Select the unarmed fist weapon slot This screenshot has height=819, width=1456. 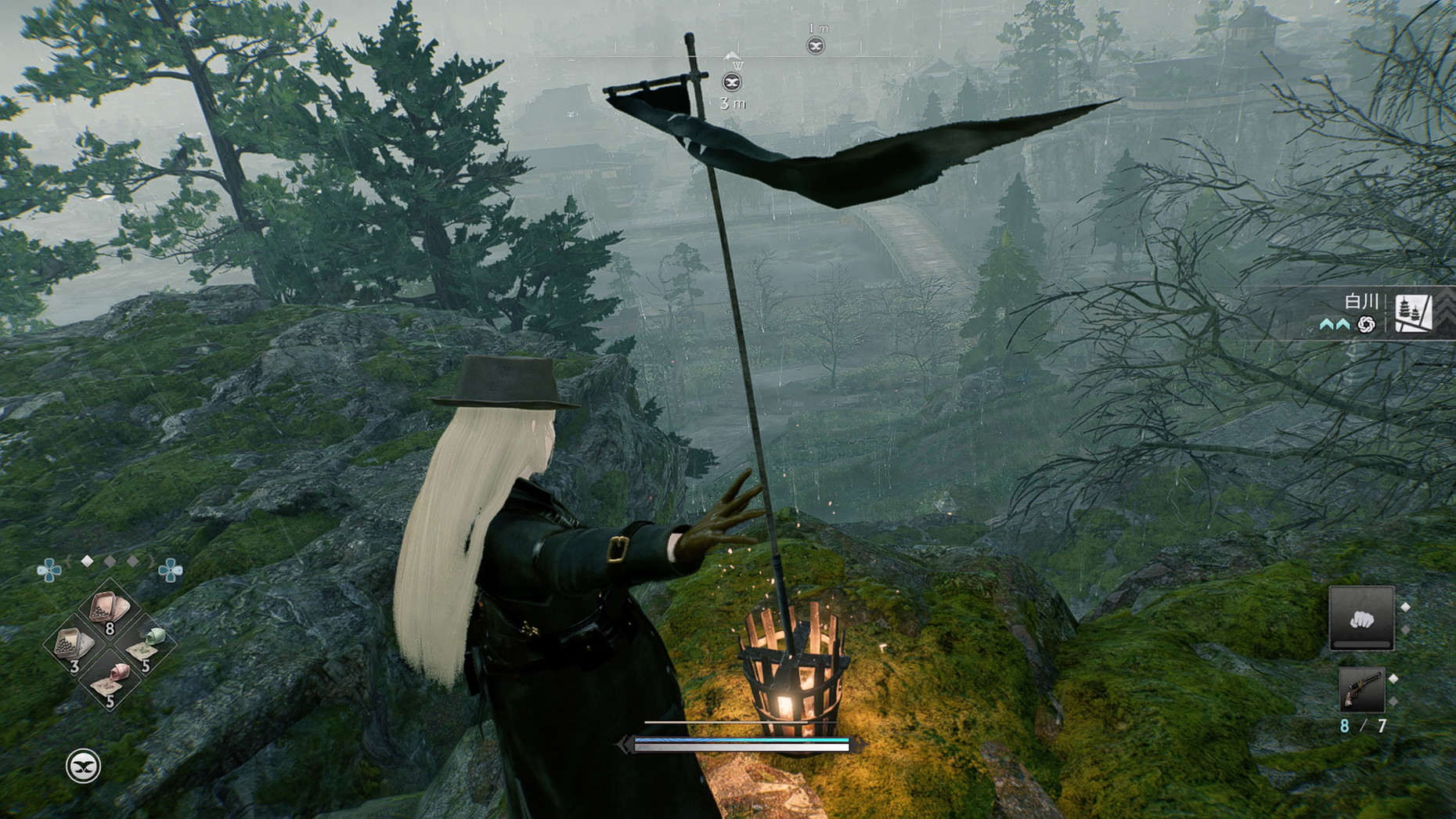click(1361, 619)
